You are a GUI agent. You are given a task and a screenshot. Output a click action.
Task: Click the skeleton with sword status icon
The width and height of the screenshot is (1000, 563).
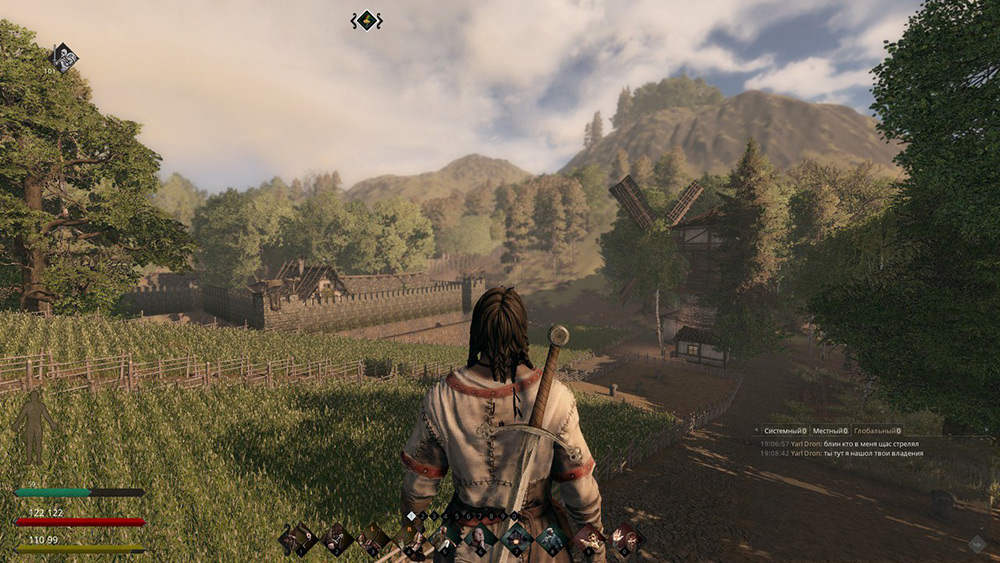point(63,57)
